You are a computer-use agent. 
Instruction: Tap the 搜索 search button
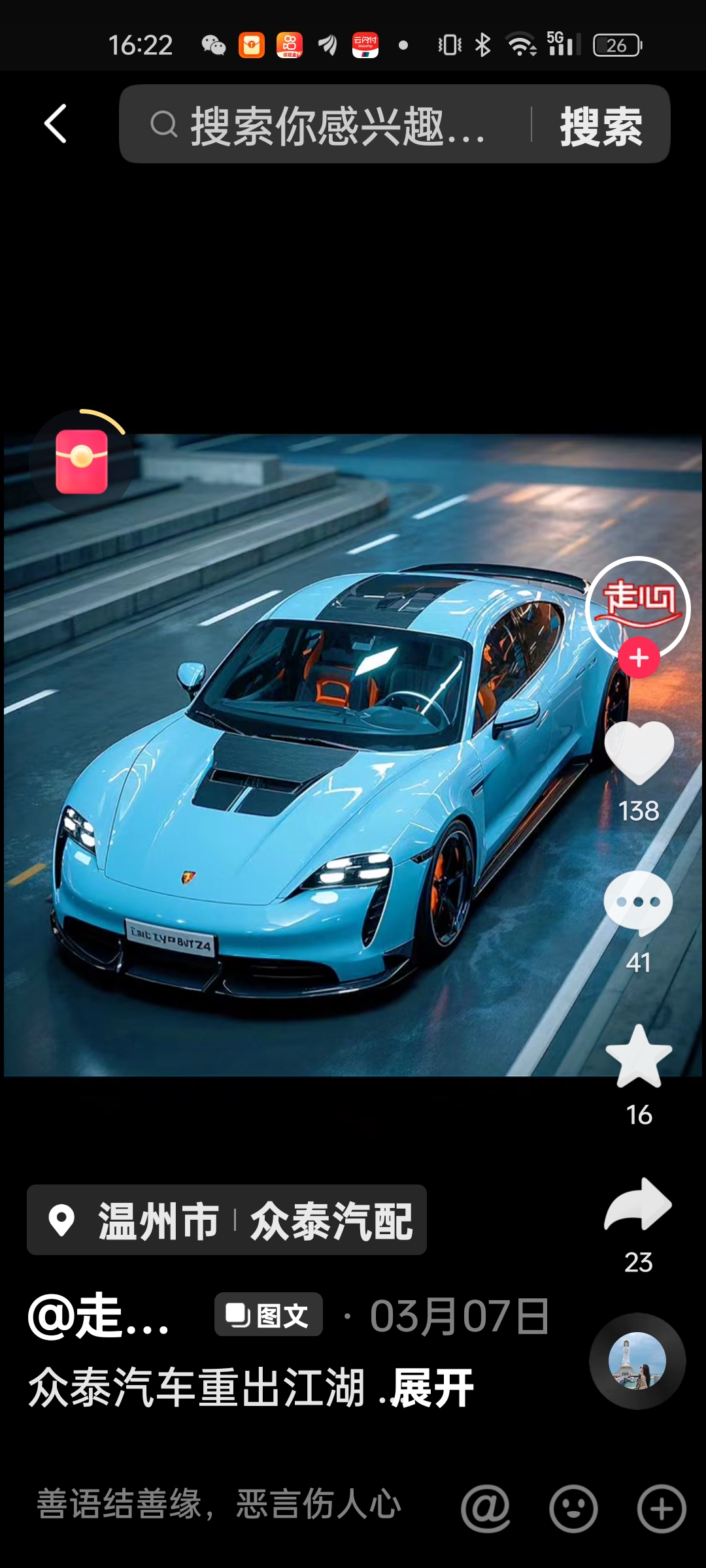click(601, 125)
